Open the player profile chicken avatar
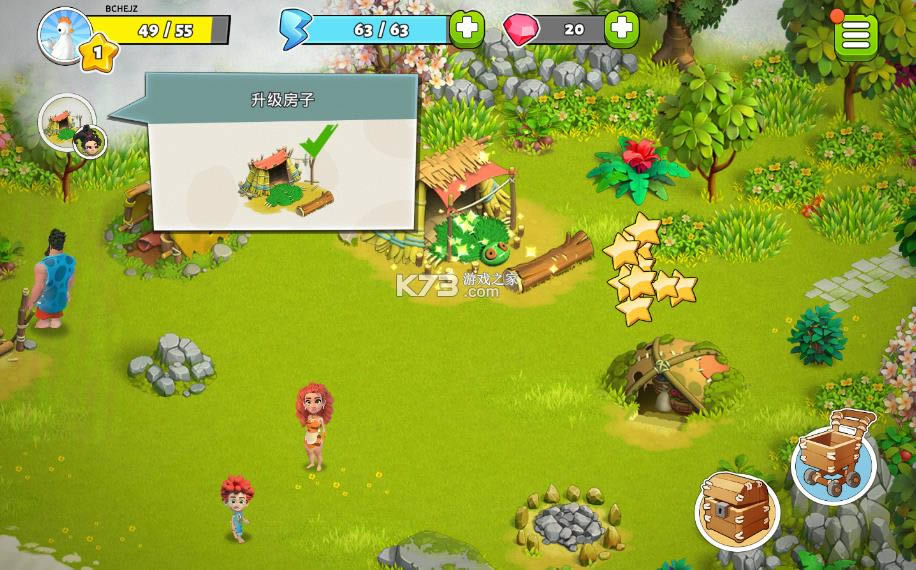 65,33
